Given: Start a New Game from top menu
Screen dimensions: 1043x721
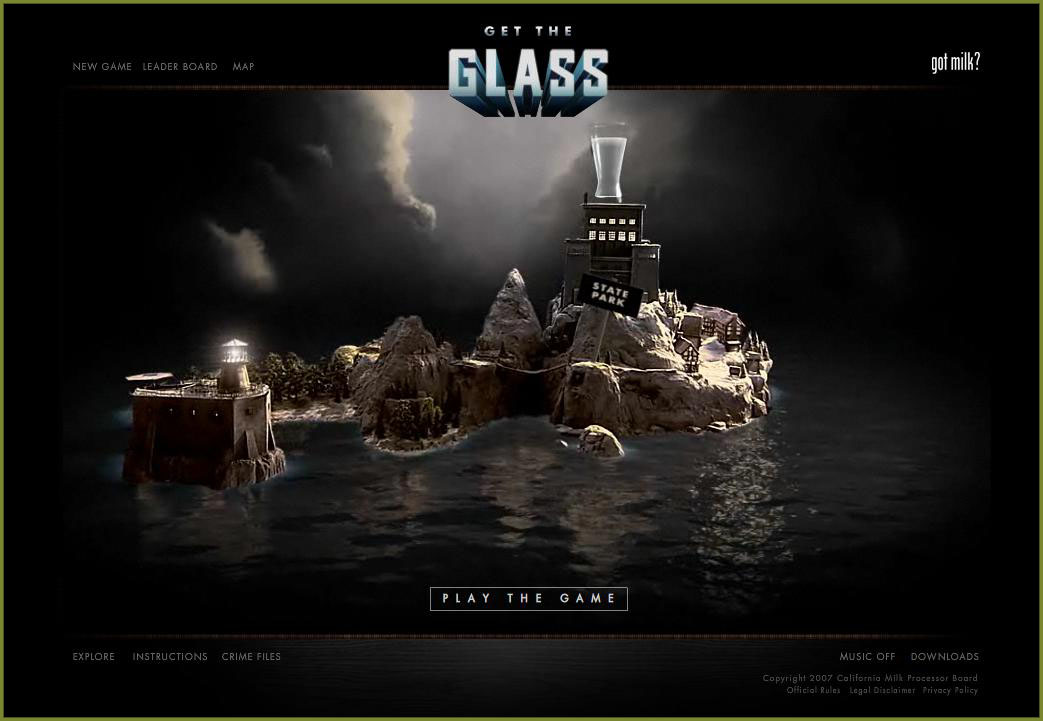Looking at the screenshot, I should [x=102, y=67].
